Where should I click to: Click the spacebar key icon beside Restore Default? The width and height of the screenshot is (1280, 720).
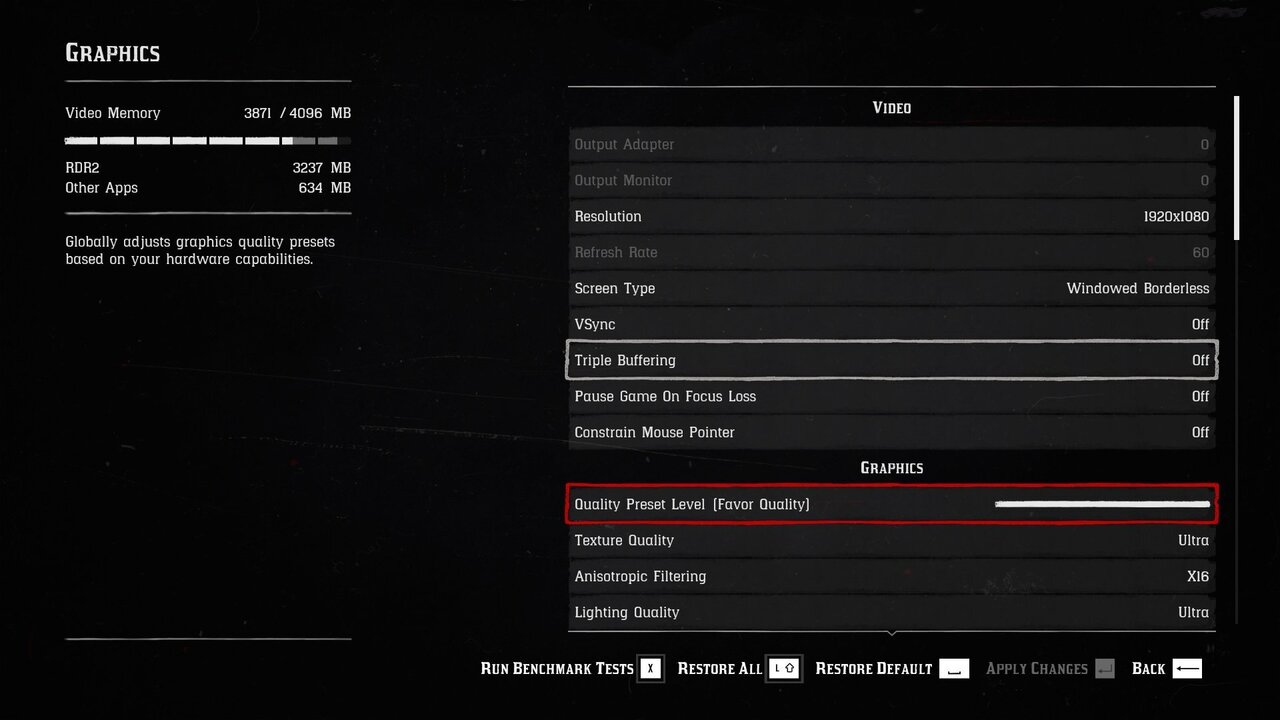tap(953, 668)
